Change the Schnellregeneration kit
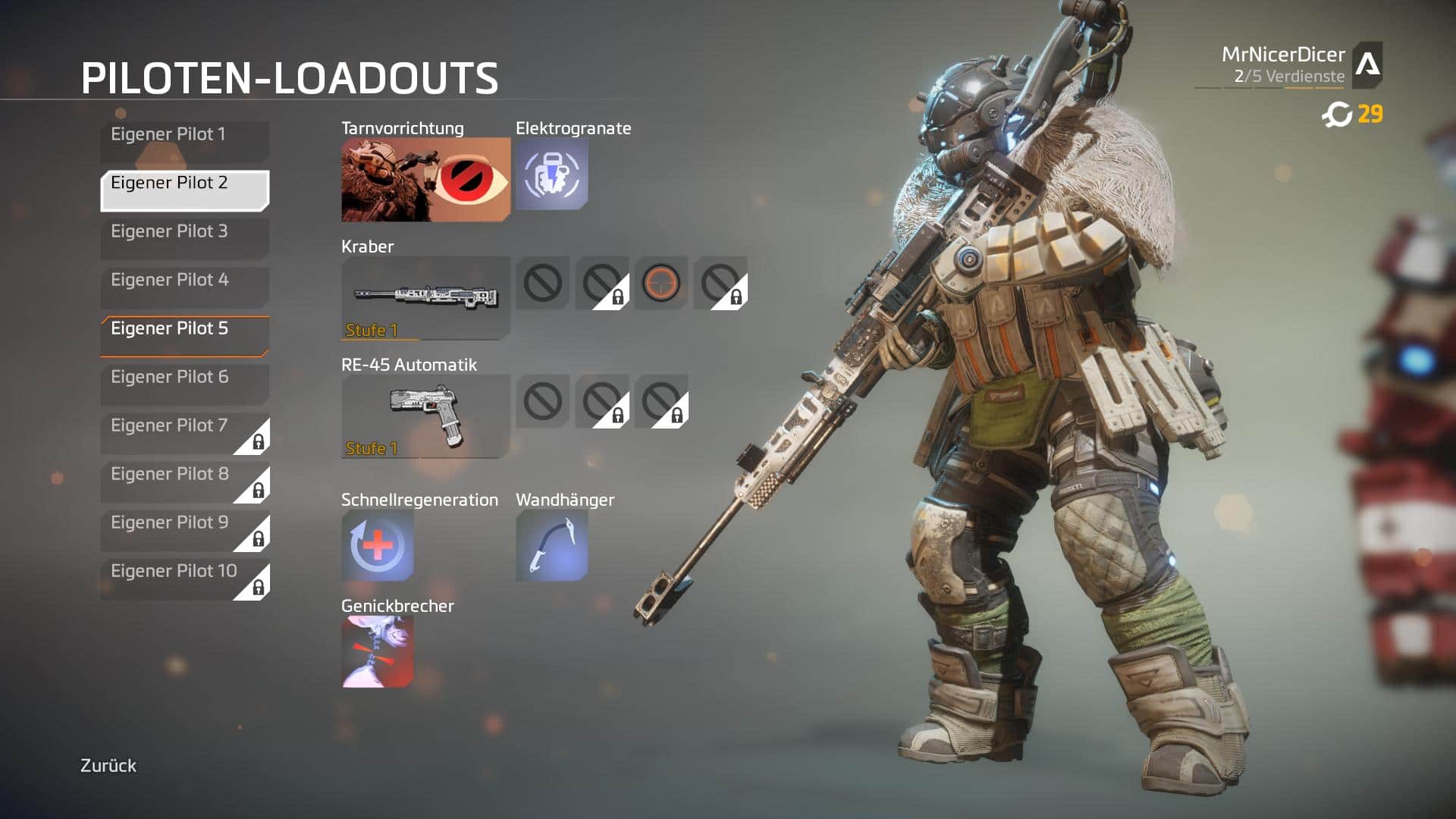 coord(377,545)
